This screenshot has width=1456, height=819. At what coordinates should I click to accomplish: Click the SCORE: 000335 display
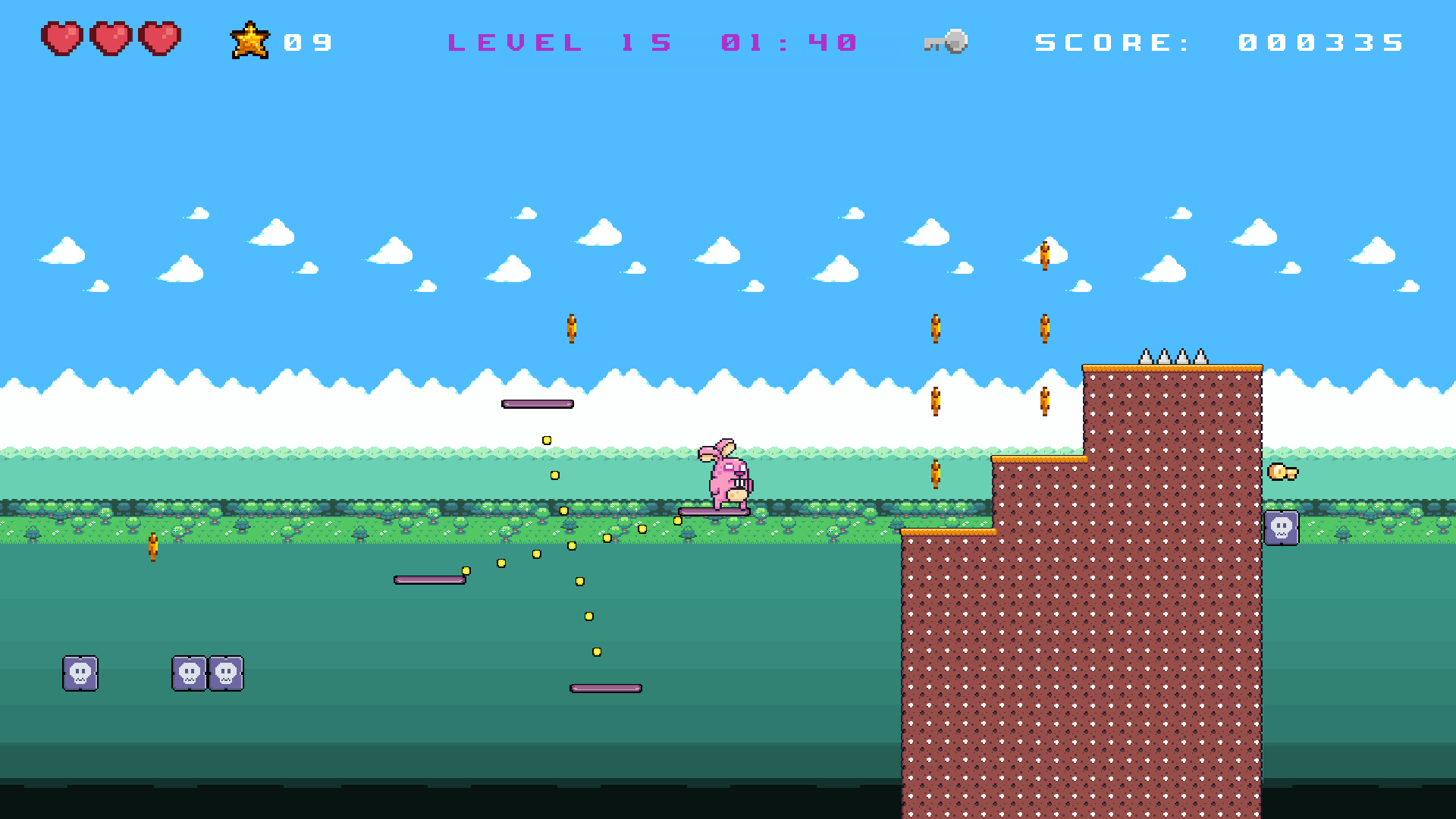coord(1221,42)
